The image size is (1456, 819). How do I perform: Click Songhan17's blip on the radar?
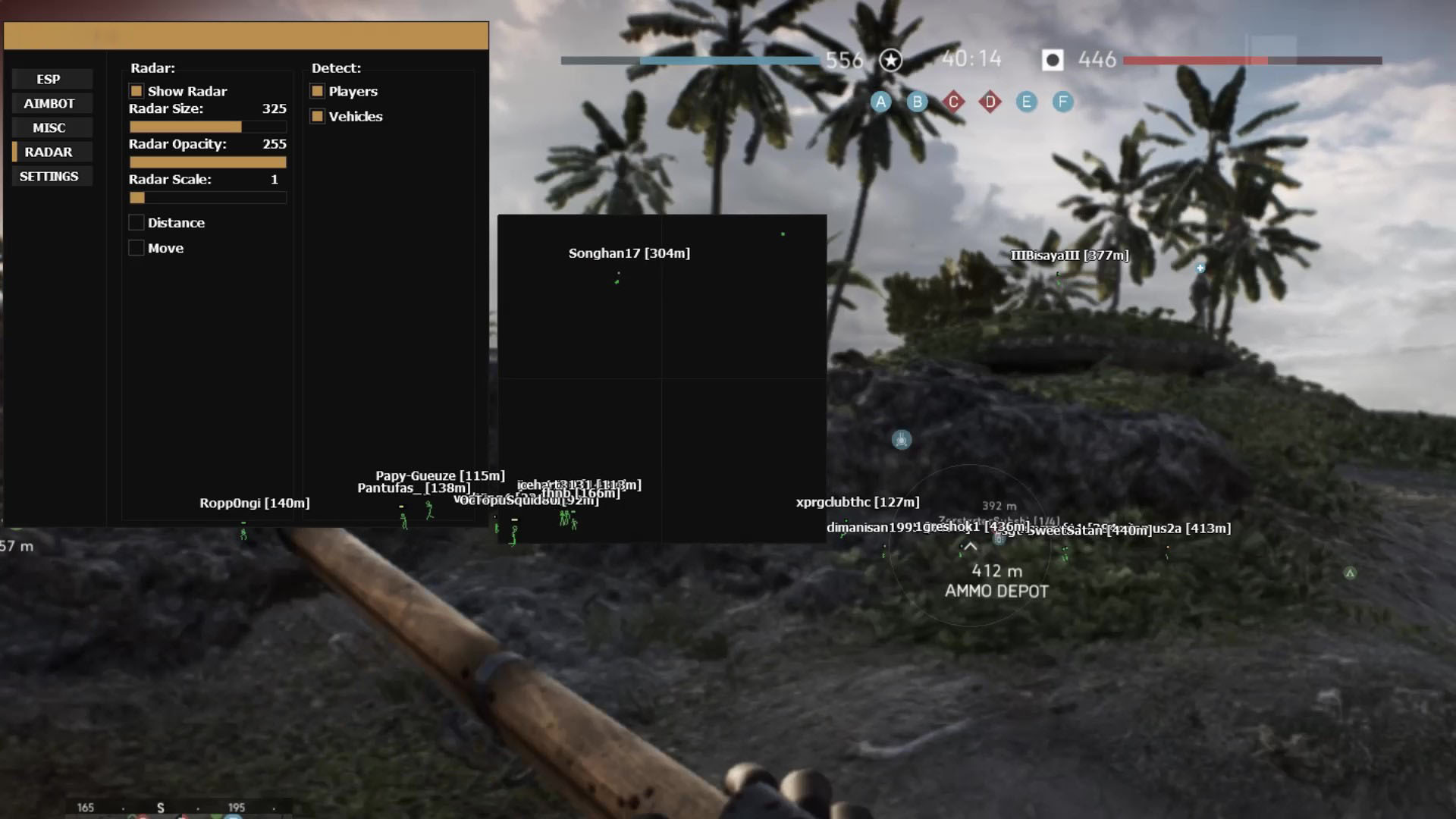pyautogui.click(x=616, y=282)
